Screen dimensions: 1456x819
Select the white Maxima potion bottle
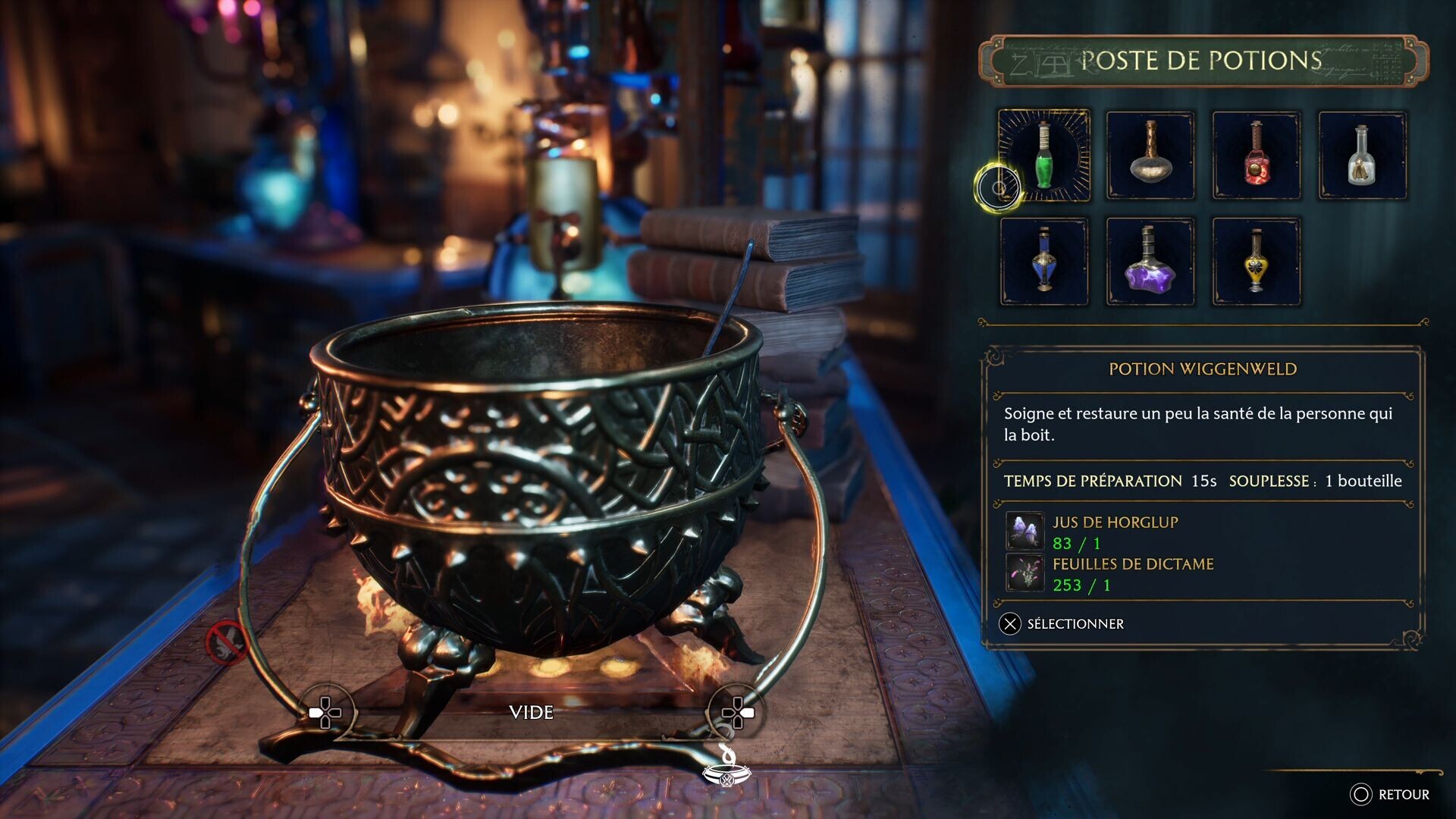[x=1362, y=157]
